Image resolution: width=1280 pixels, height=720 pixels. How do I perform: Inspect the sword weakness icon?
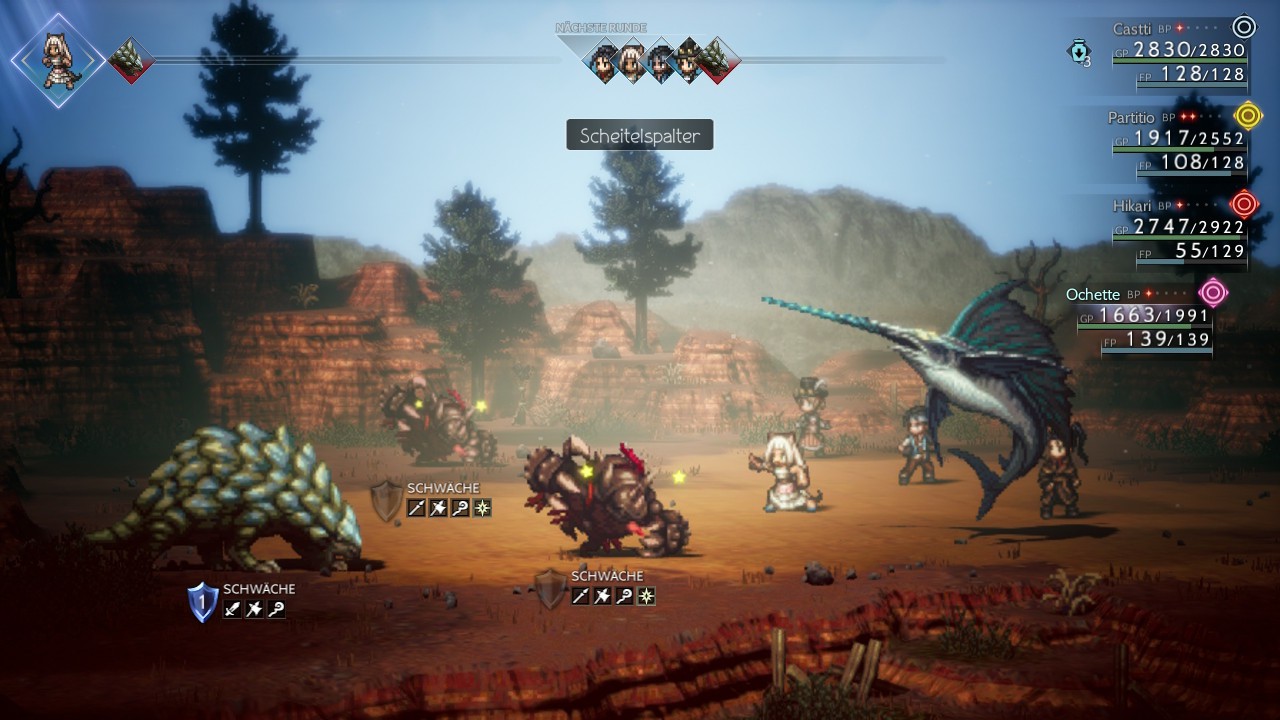[233, 609]
